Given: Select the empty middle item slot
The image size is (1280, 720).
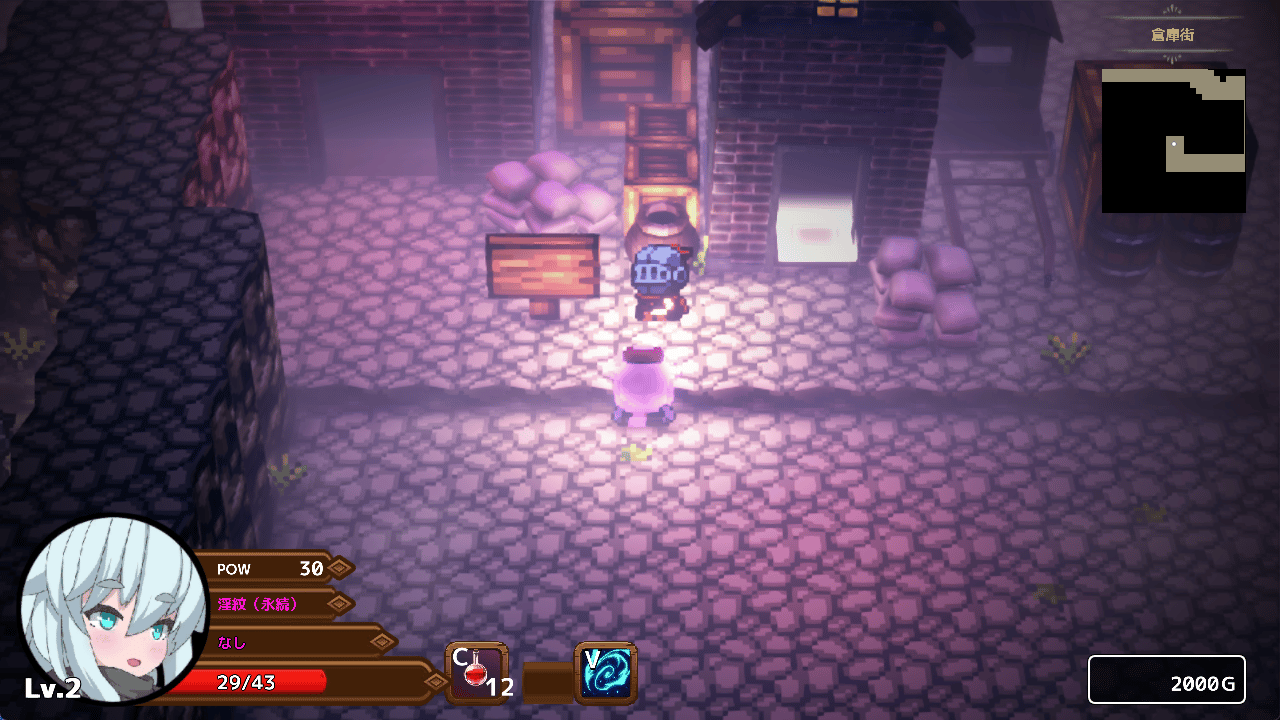Looking at the screenshot, I should [x=546, y=681].
